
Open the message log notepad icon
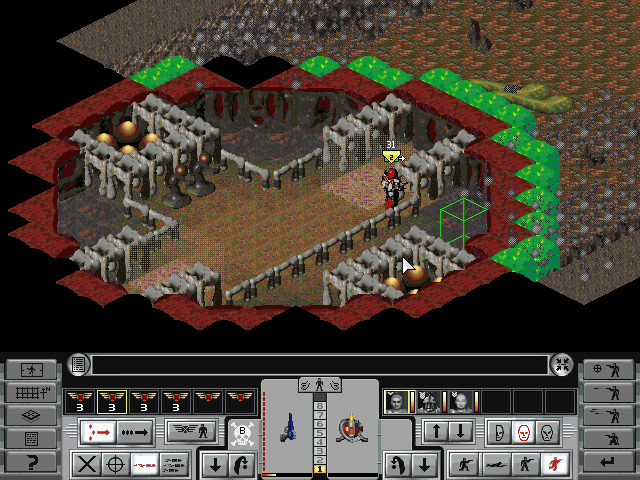tap(79, 365)
